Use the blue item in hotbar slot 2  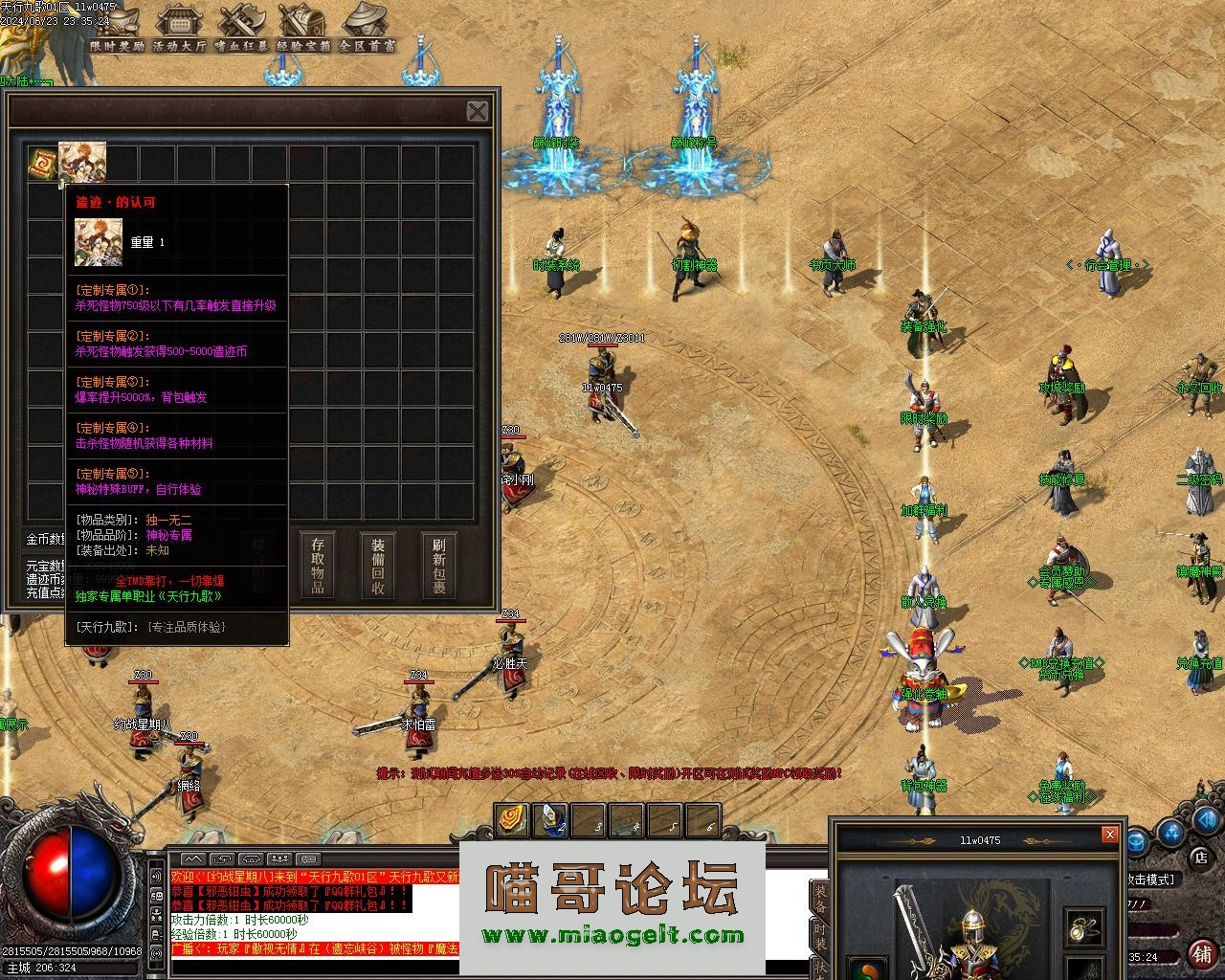[x=550, y=820]
